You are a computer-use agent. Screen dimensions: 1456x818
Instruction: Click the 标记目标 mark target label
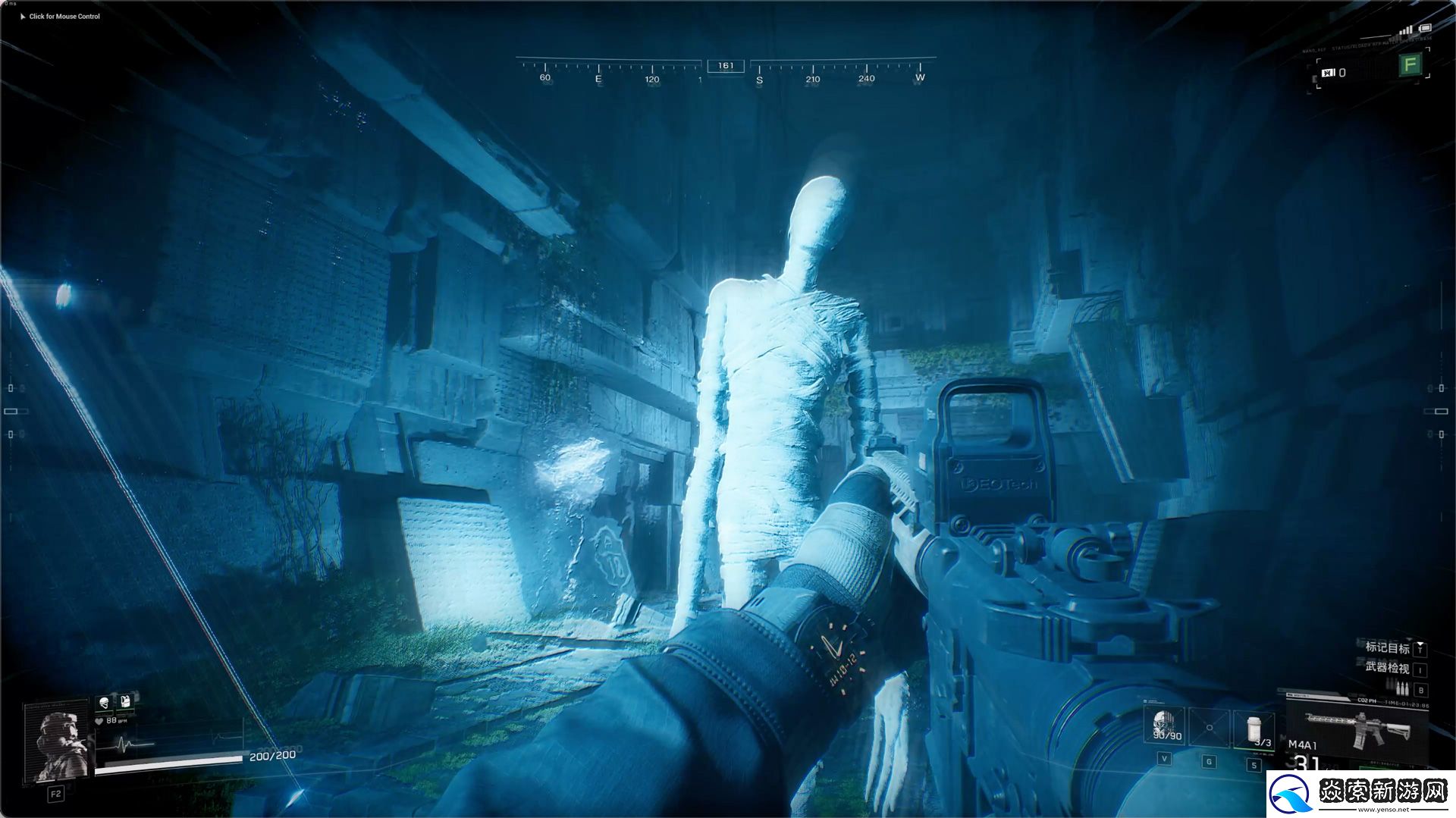pyautogui.click(x=1387, y=647)
